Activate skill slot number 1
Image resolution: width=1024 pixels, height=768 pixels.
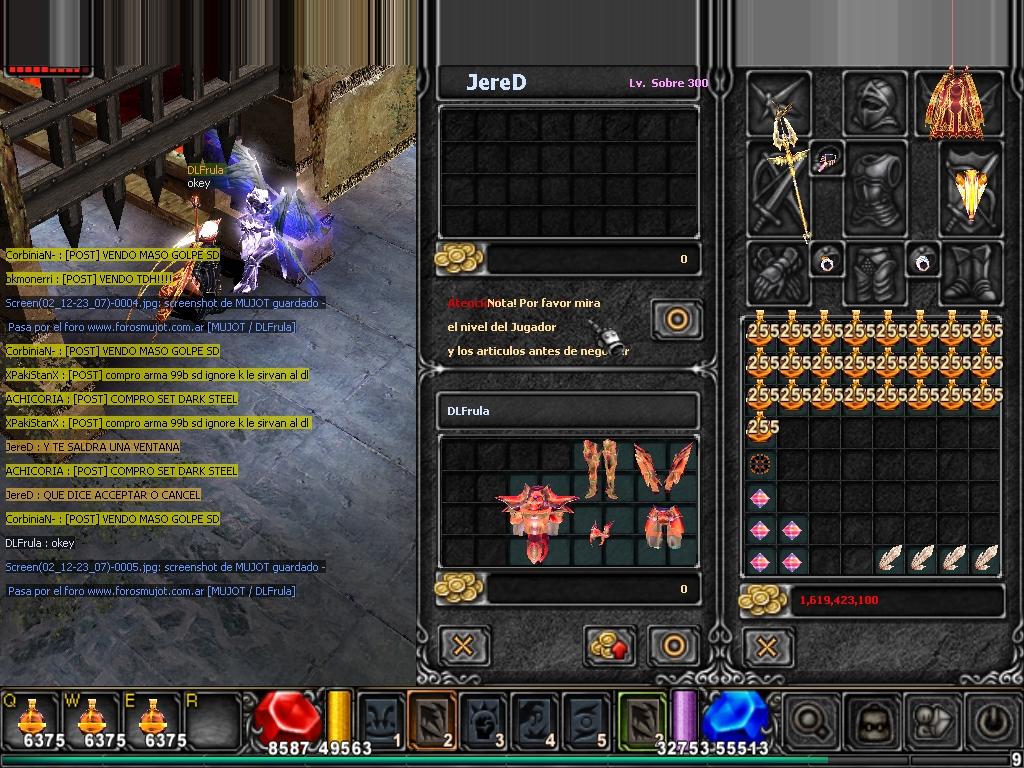[x=381, y=720]
